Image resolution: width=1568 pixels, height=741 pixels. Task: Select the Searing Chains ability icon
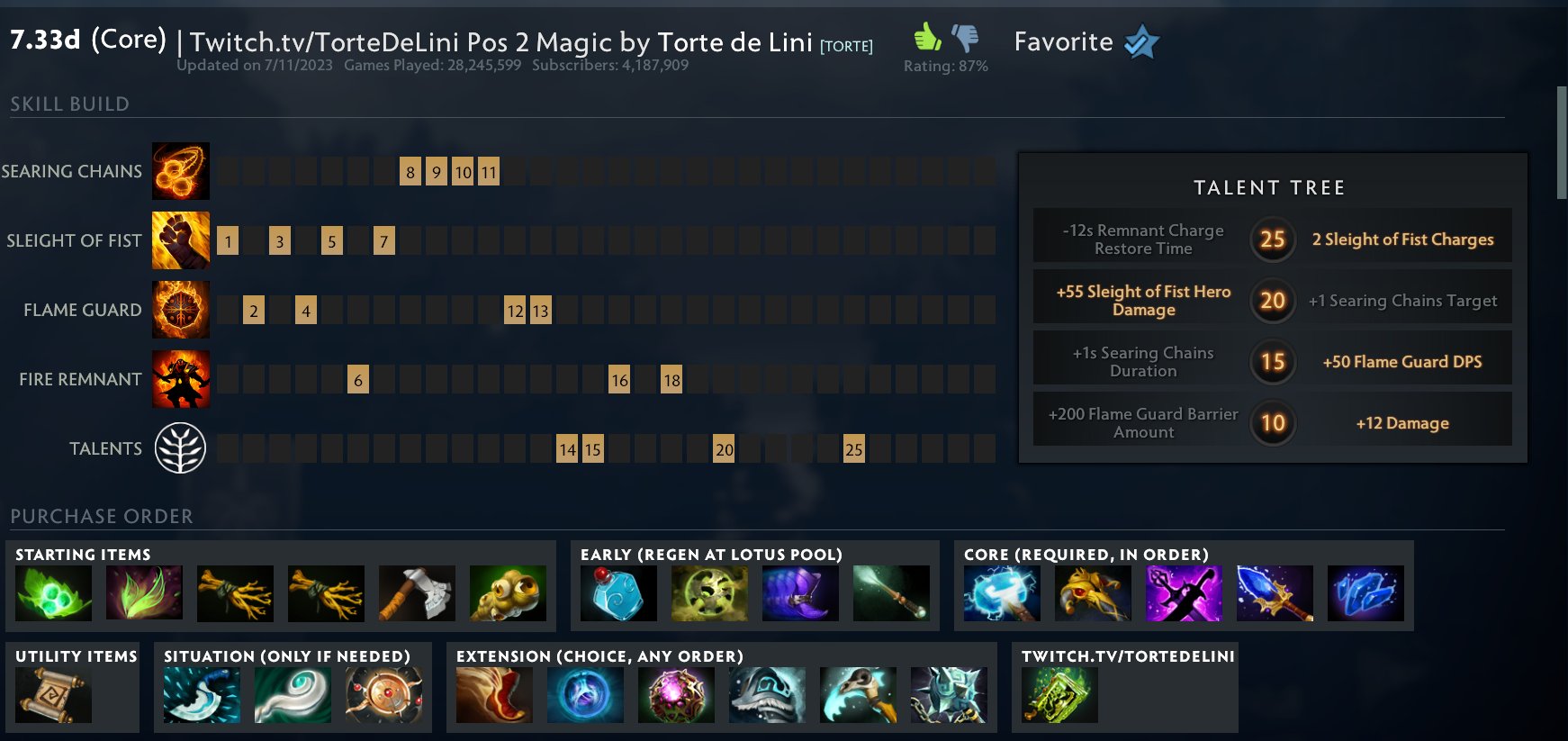tap(180, 170)
